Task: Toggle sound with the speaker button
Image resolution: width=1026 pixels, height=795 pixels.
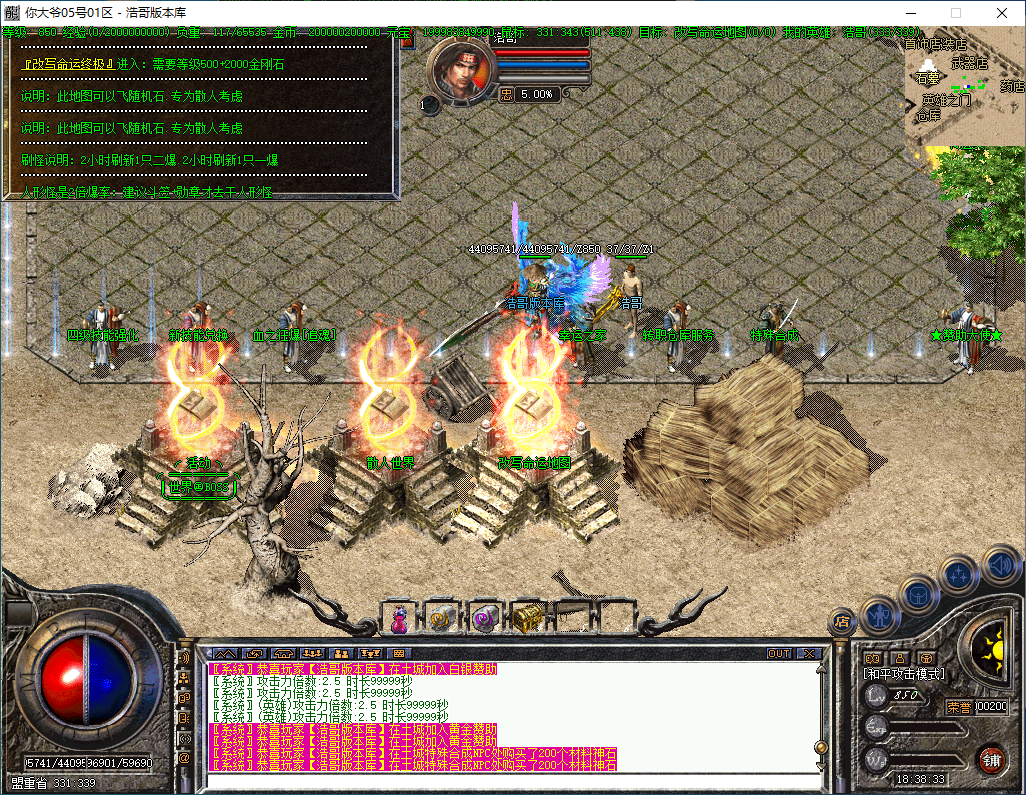Action: [1000, 564]
